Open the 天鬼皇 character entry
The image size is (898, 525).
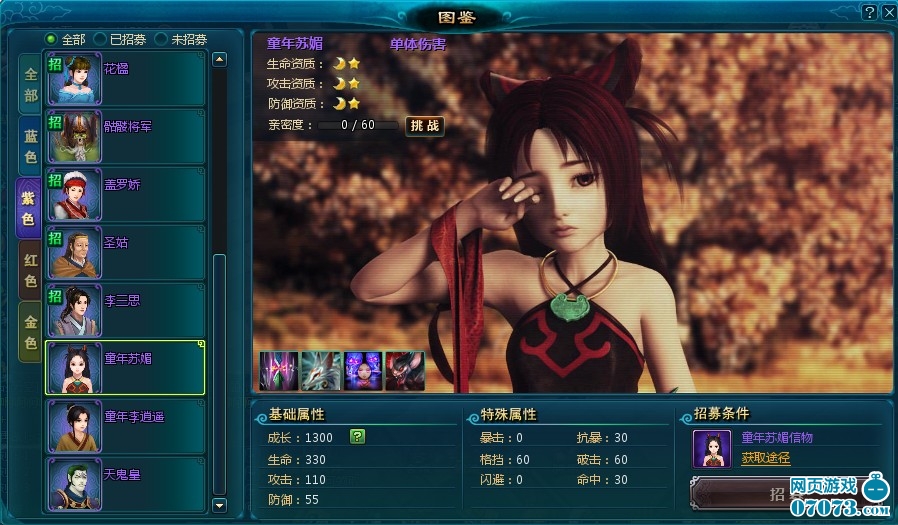coord(125,484)
